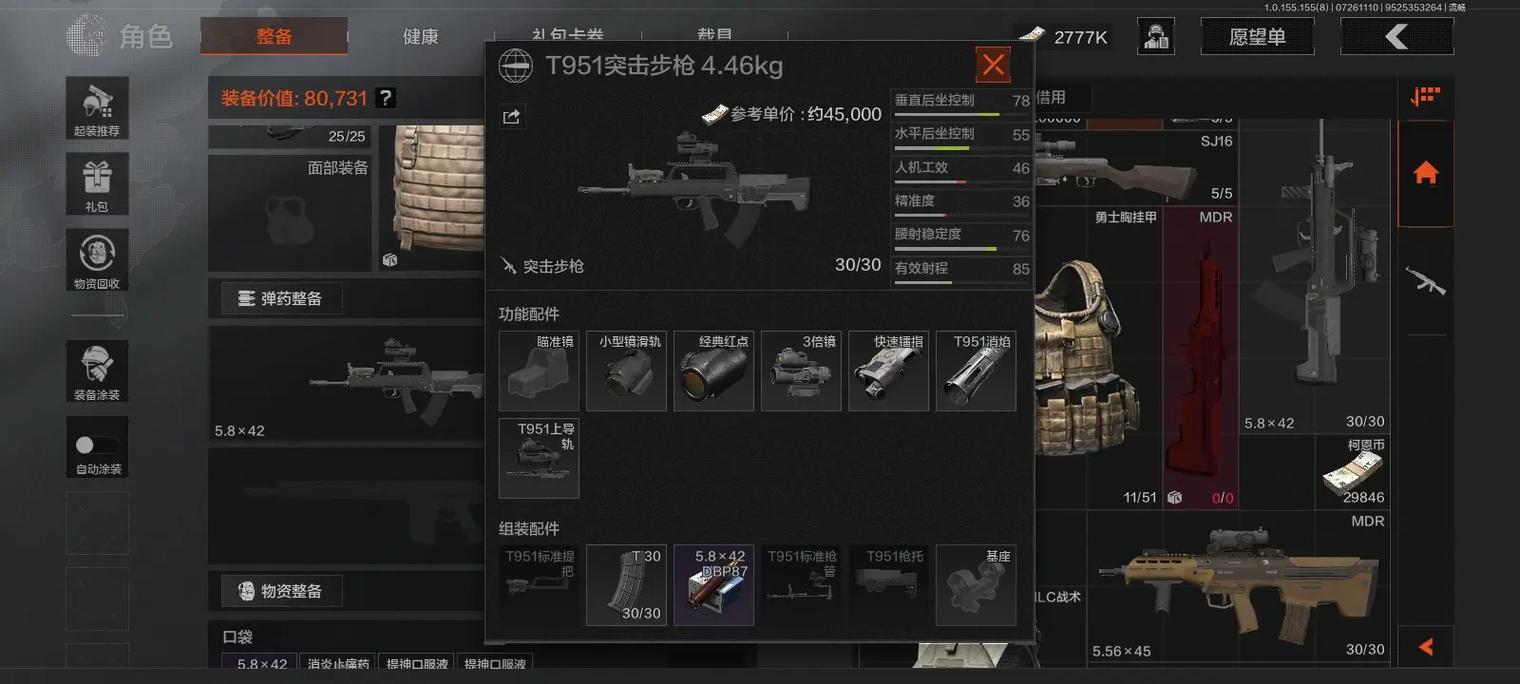Select the 5.8×42 DBP87 ammo slot
The width and height of the screenshot is (1520, 684).
pos(713,585)
